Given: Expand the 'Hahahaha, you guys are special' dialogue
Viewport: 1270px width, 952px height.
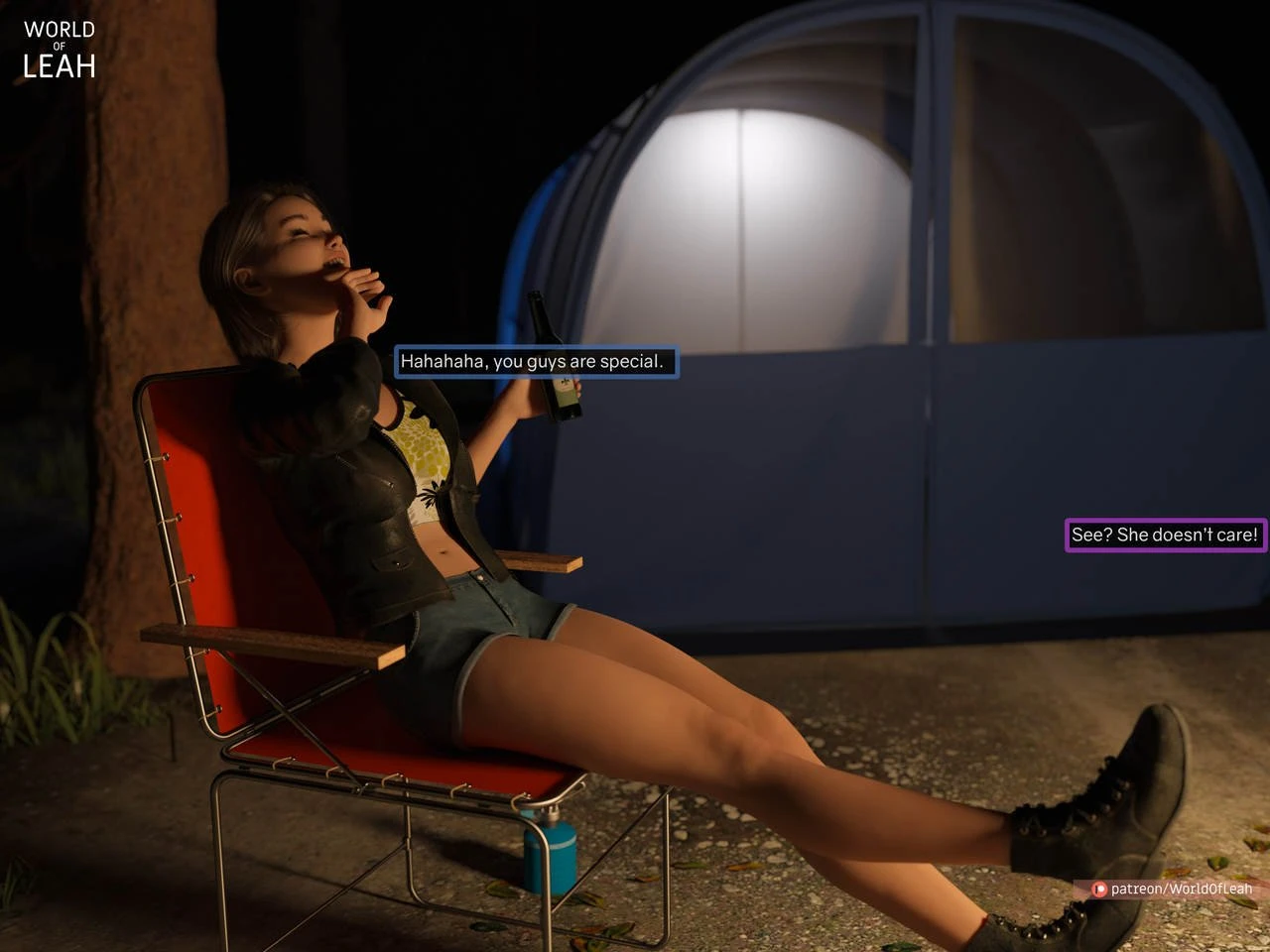Looking at the screenshot, I should point(534,362).
